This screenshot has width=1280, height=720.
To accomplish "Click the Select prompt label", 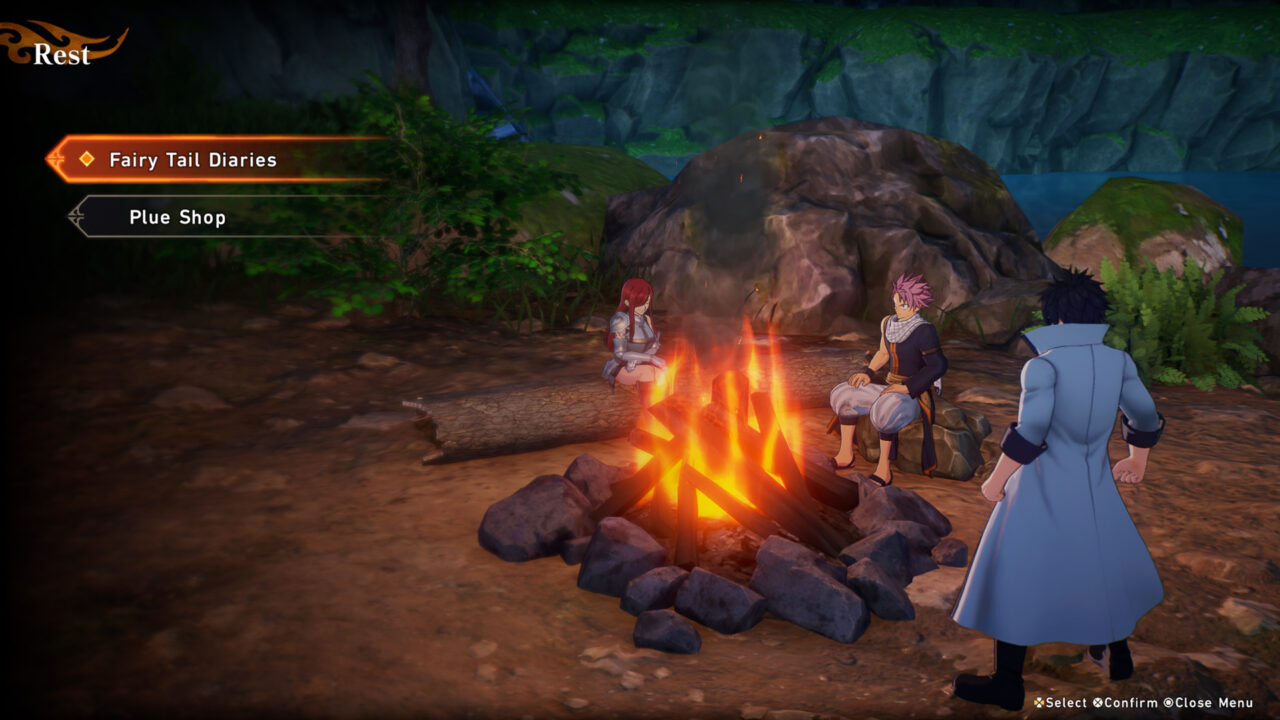I will (1066, 703).
